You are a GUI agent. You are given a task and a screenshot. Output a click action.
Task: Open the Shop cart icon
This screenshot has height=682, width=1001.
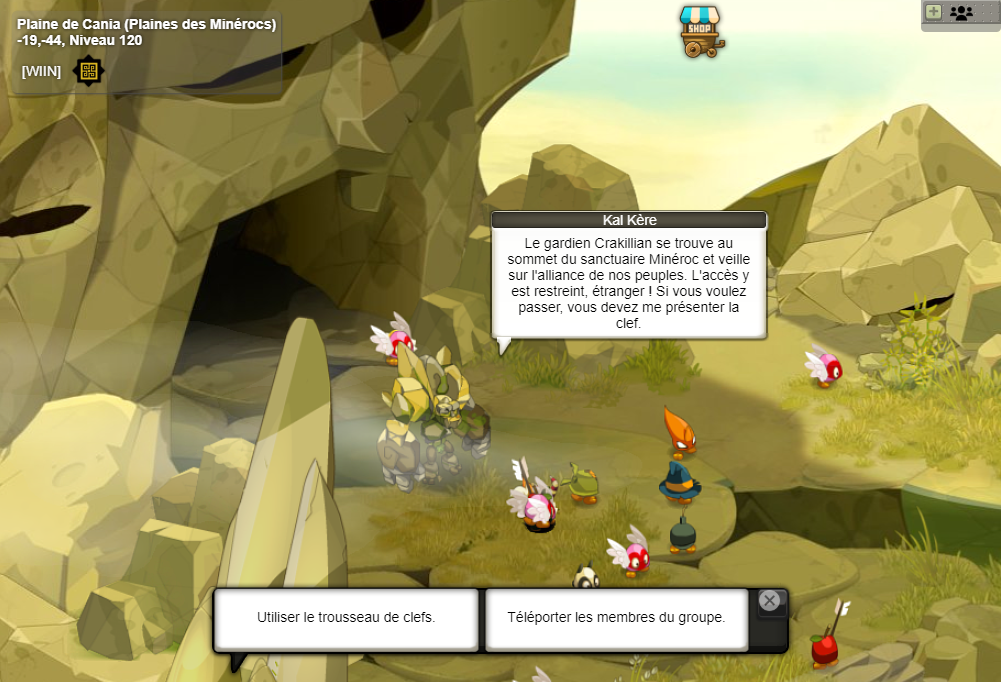point(700,32)
